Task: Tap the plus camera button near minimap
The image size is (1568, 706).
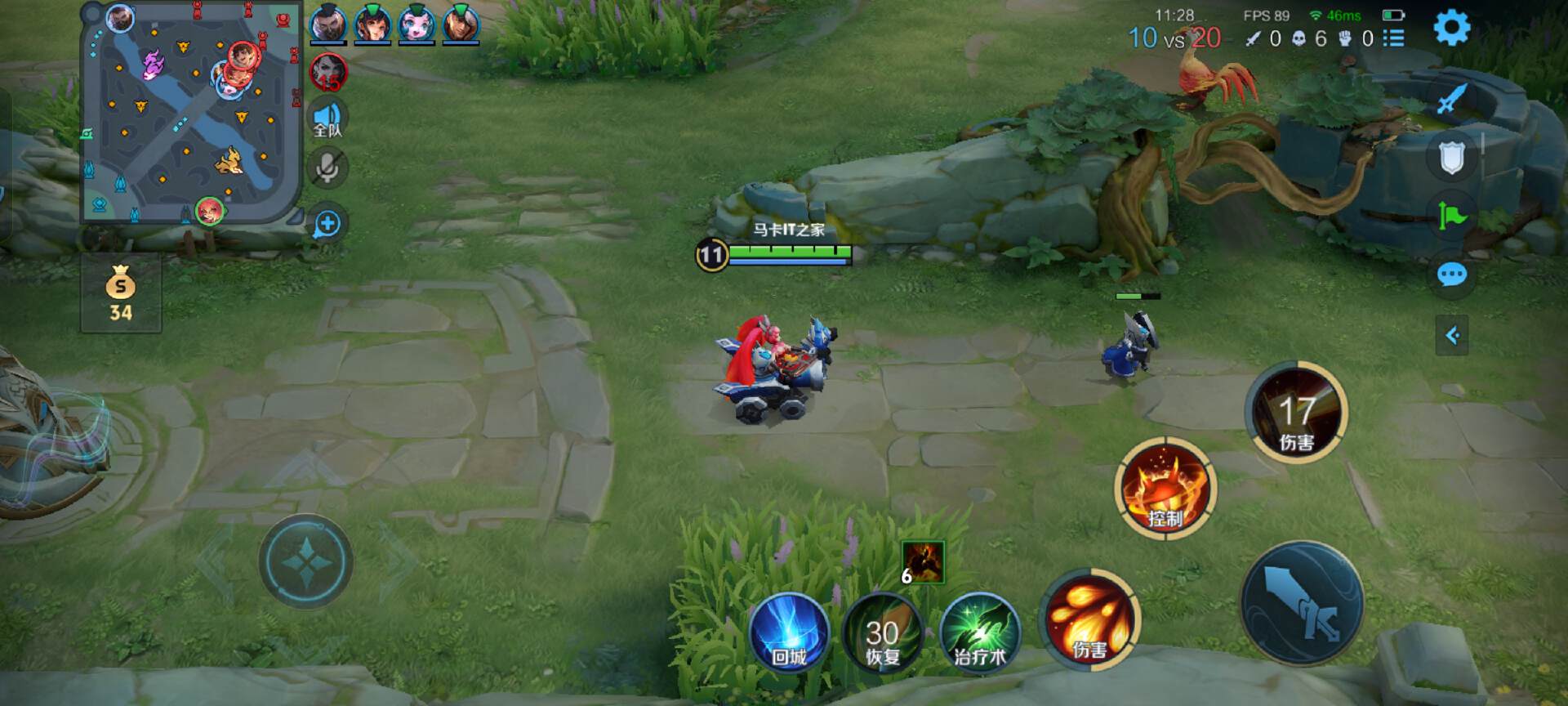Action: click(x=327, y=223)
